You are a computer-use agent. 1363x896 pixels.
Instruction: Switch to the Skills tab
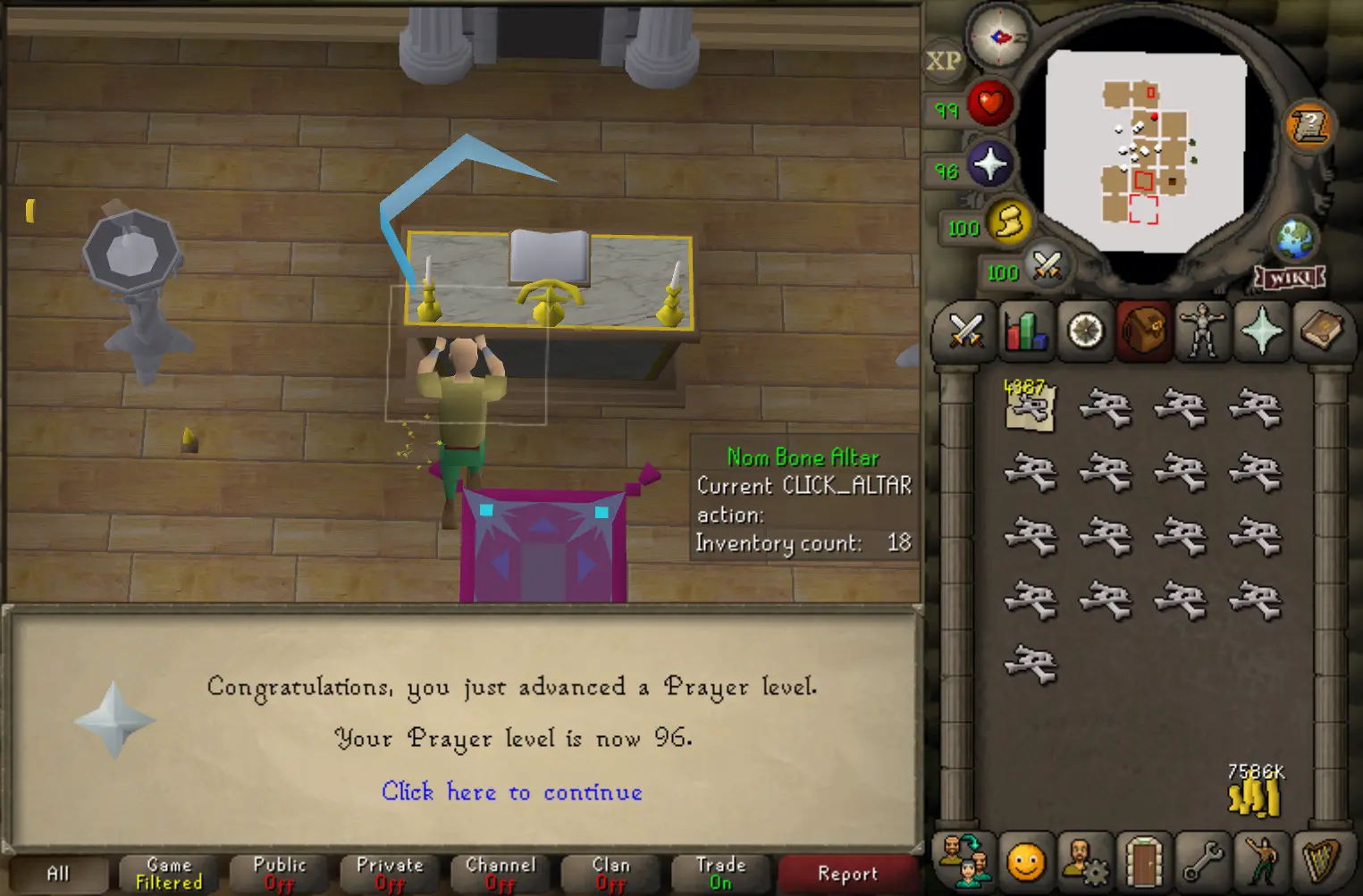[x=1025, y=331]
